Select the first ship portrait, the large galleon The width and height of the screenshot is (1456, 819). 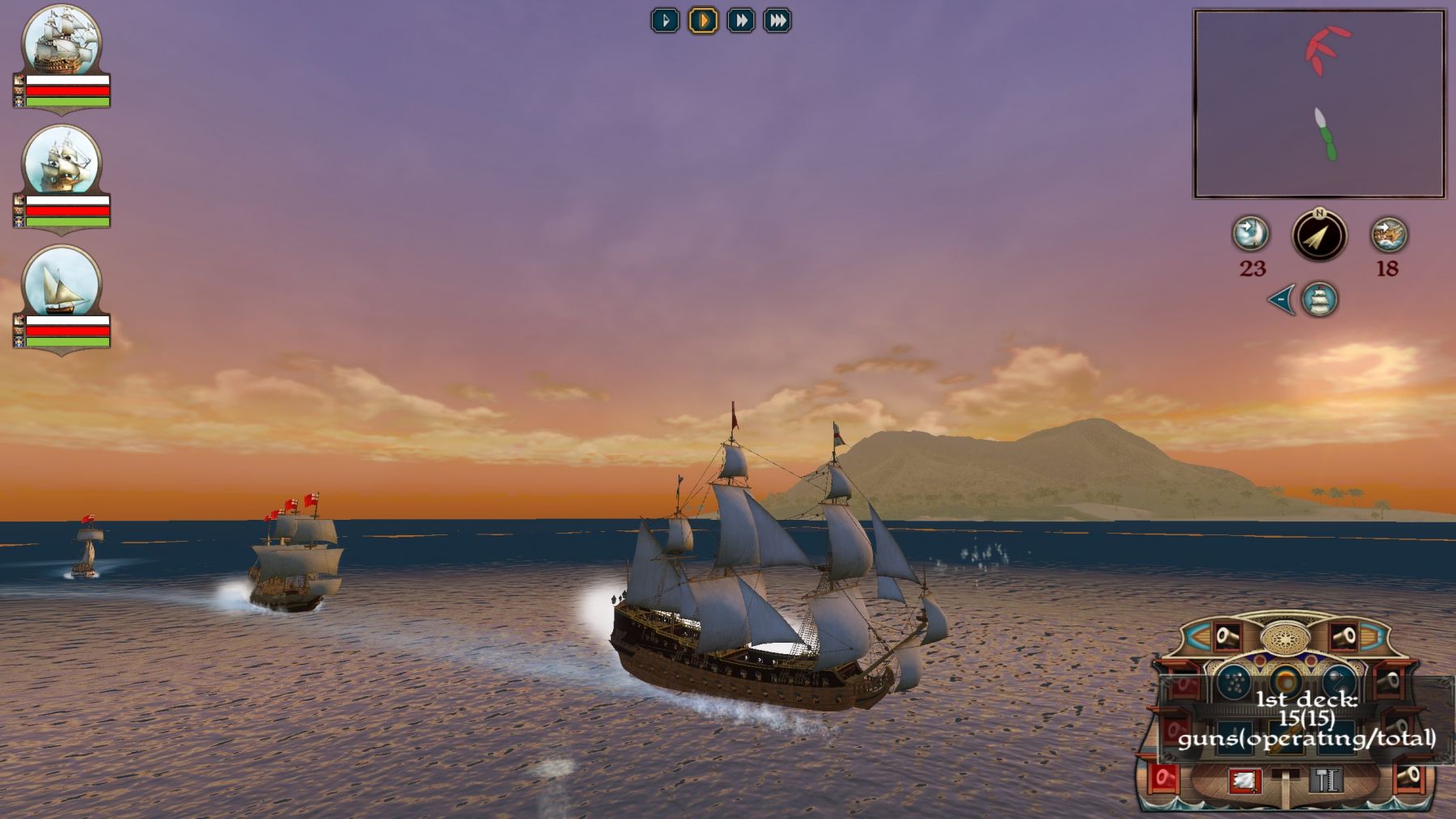[x=61, y=40]
